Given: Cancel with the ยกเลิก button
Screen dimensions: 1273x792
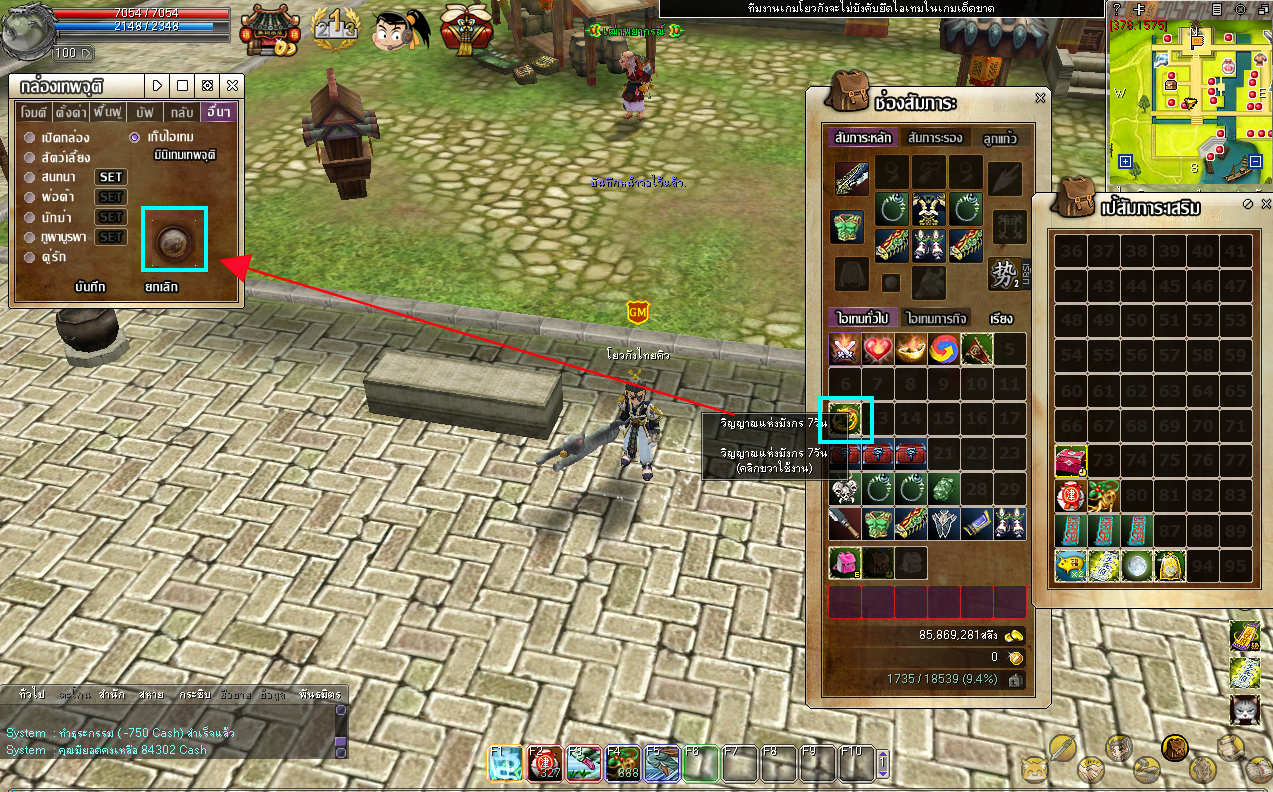Looking at the screenshot, I should click(x=161, y=287).
